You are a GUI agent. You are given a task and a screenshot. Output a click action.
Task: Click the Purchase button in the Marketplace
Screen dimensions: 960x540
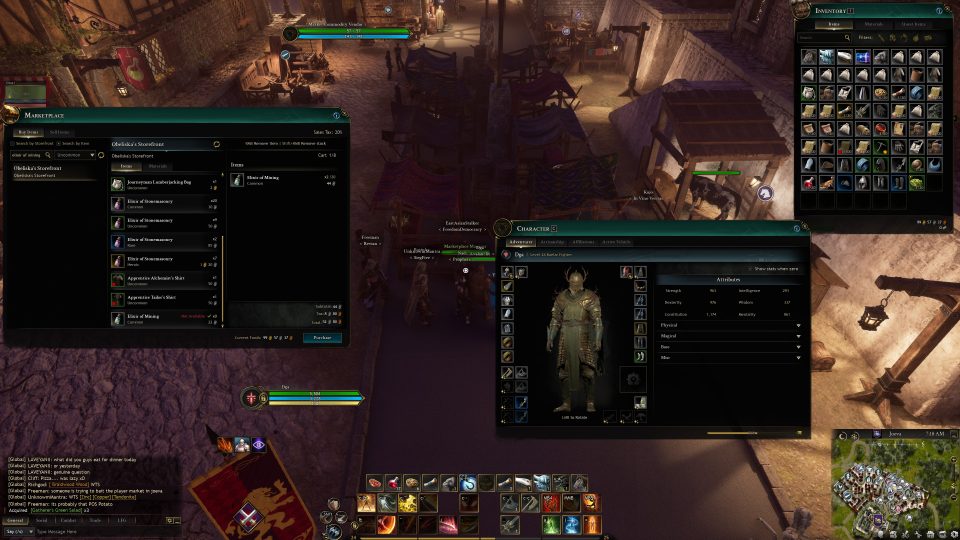[x=323, y=338]
